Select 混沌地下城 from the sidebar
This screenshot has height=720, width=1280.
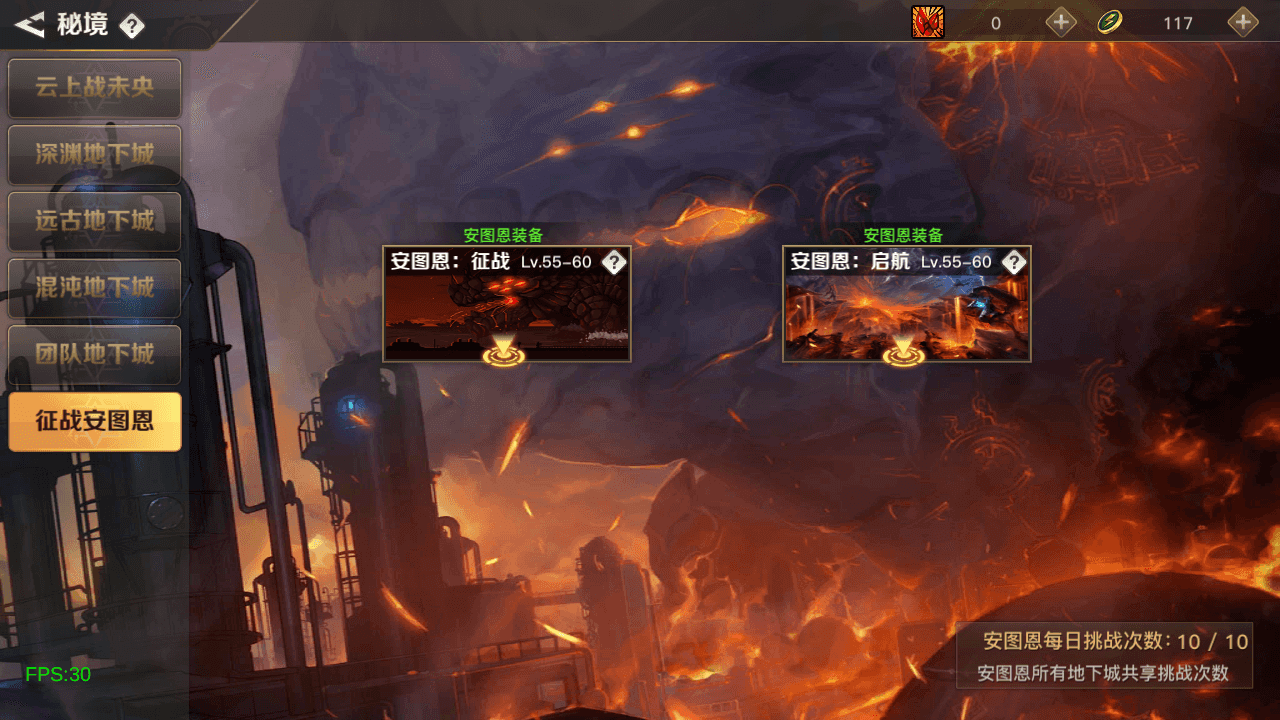point(94,289)
